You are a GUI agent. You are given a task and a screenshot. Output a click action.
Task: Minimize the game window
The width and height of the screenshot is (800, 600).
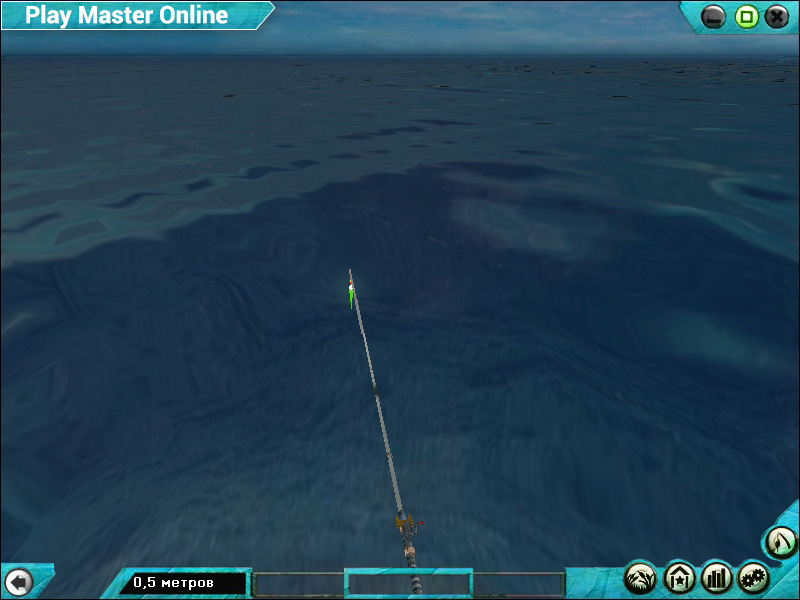714,16
